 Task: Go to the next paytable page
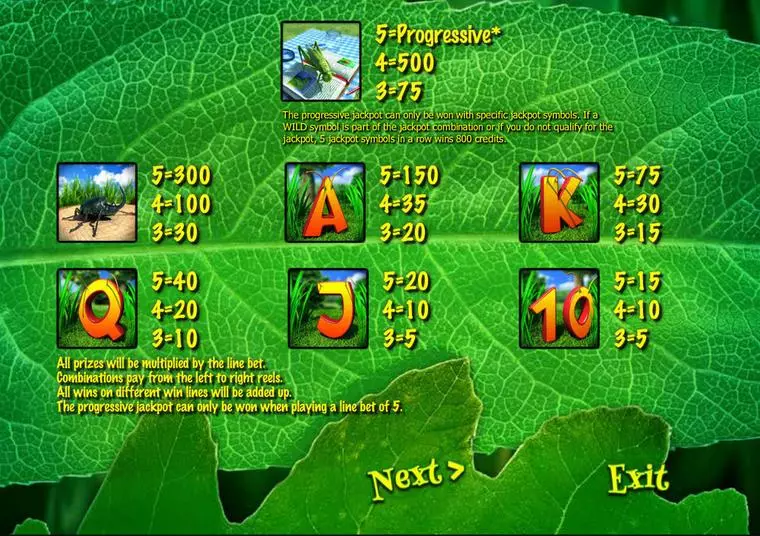(x=415, y=478)
